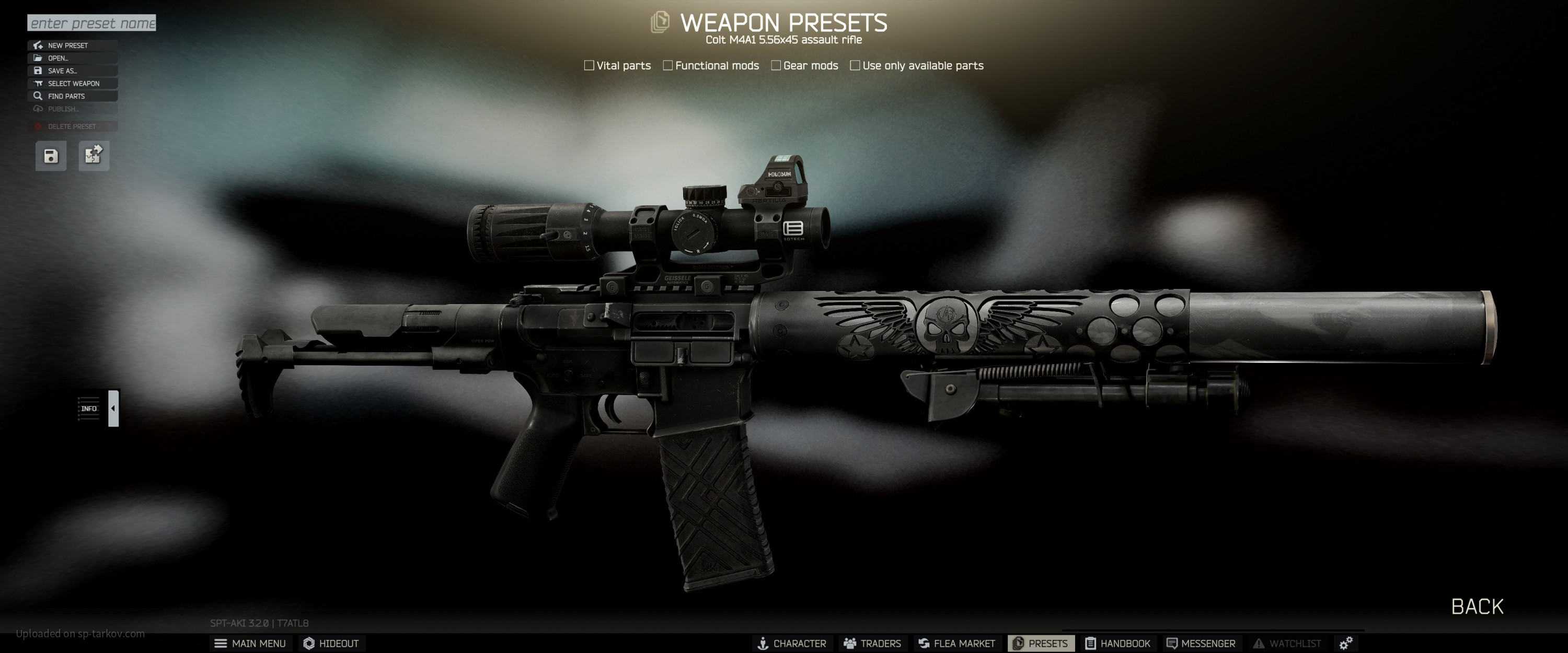Switch to the Hideout tab
1568x653 pixels.
pyautogui.click(x=332, y=643)
